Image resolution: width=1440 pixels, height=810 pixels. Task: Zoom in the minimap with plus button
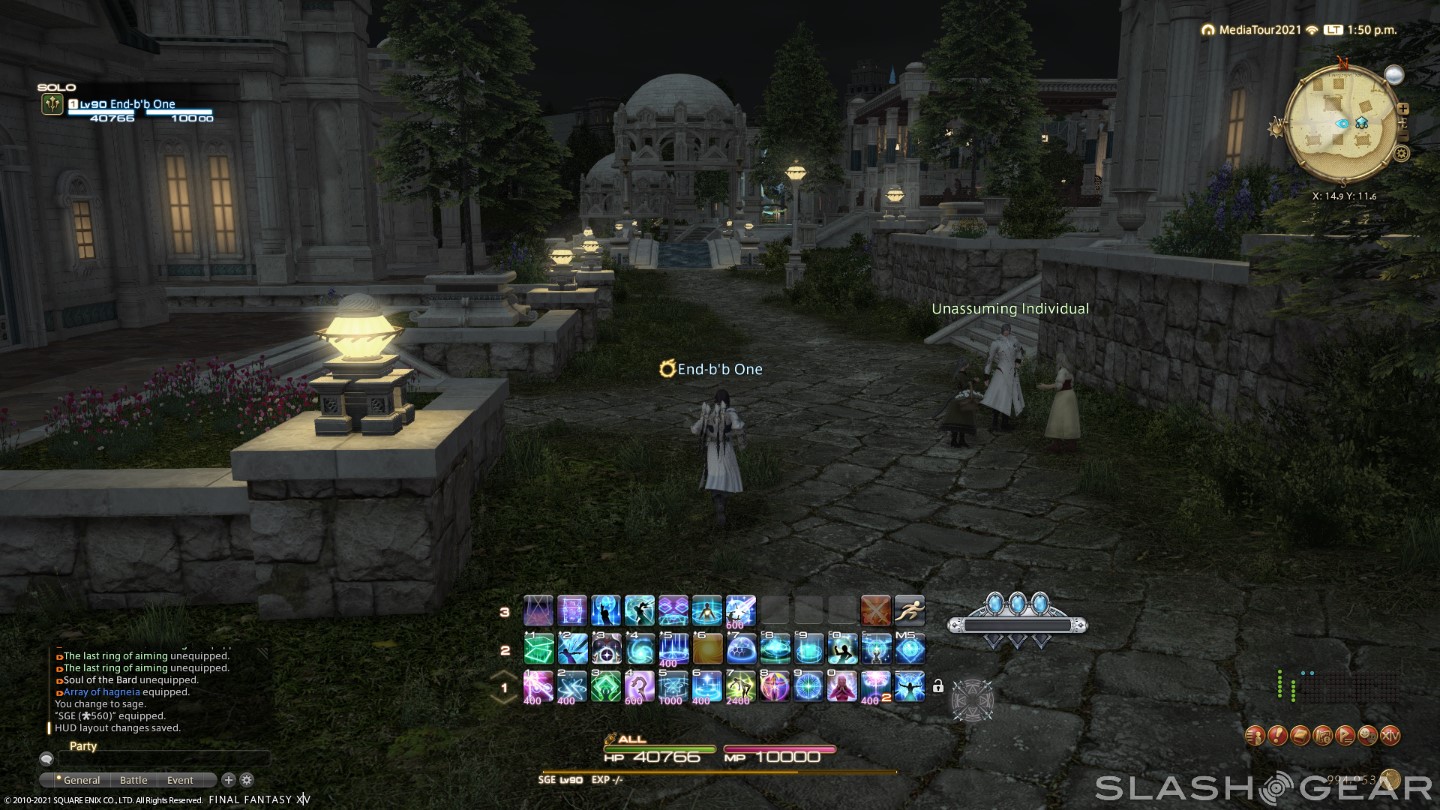click(x=1403, y=108)
